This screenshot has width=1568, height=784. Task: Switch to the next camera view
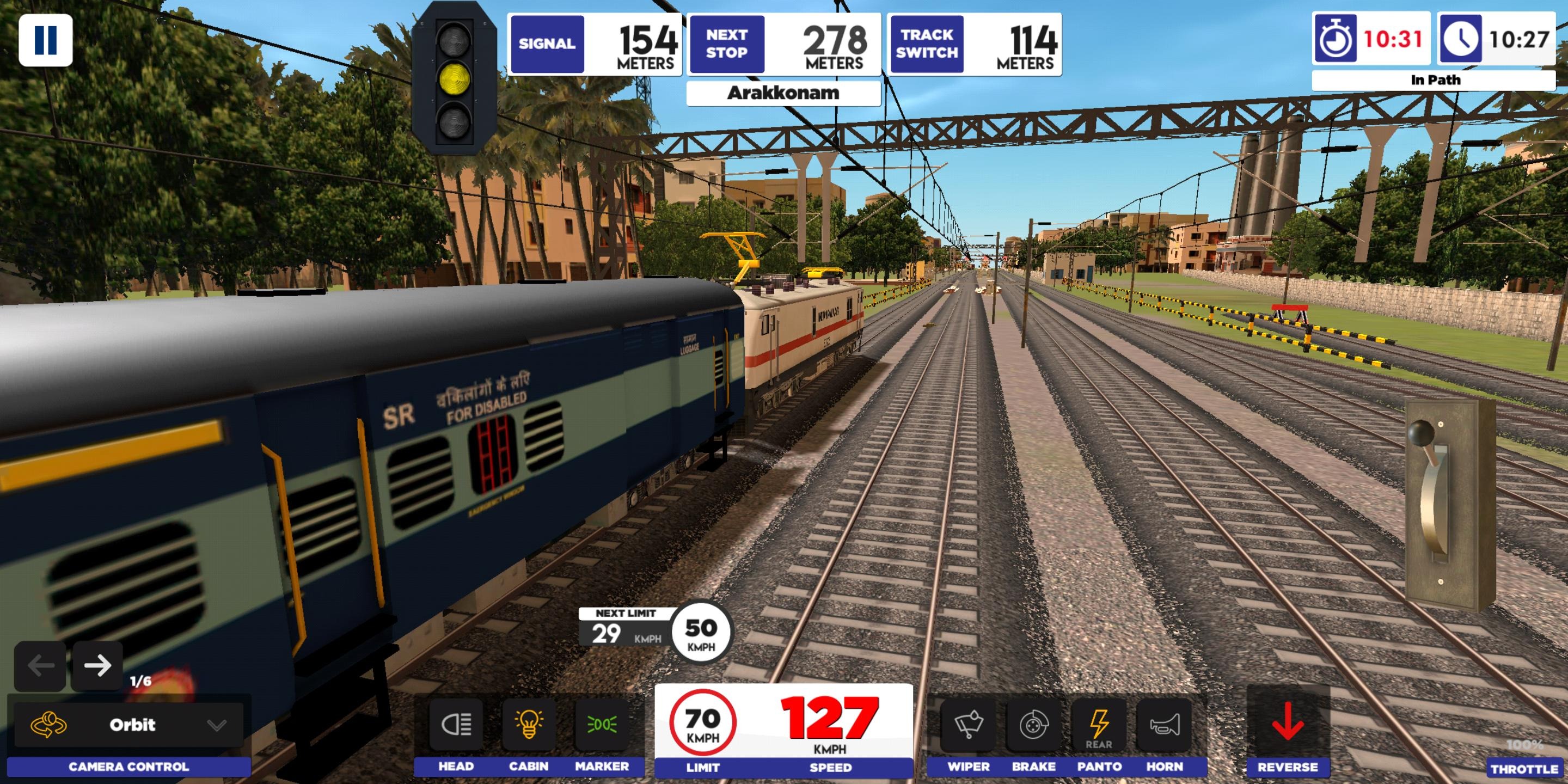tap(97, 665)
